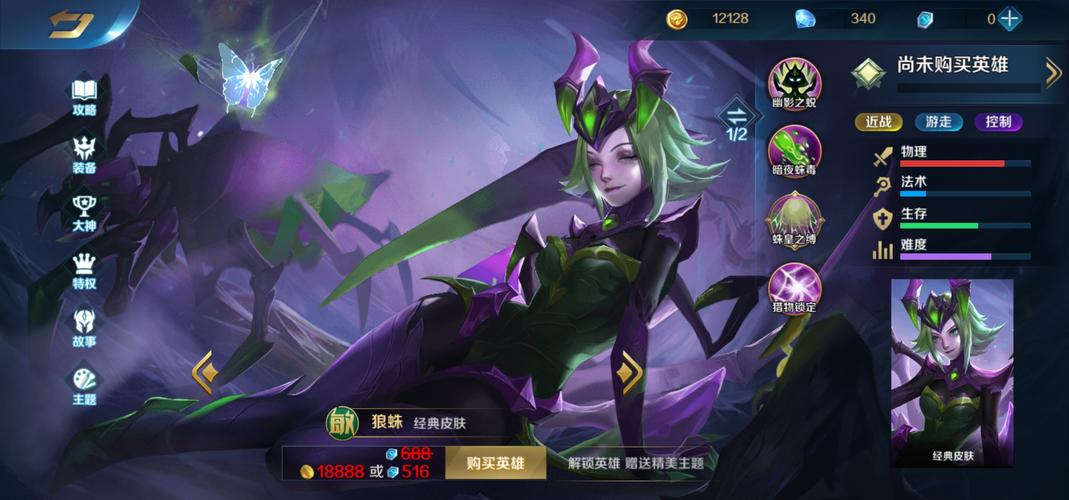This screenshot has width=1069, height=500.
Task: Open the 攻略 guide menu
Action: click(84, 96)
